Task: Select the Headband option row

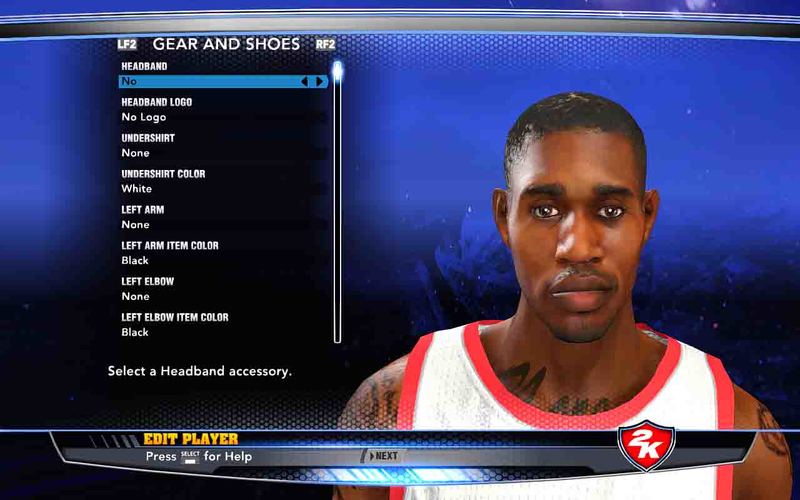Action: pyautogui.click(x=210, y=81)
